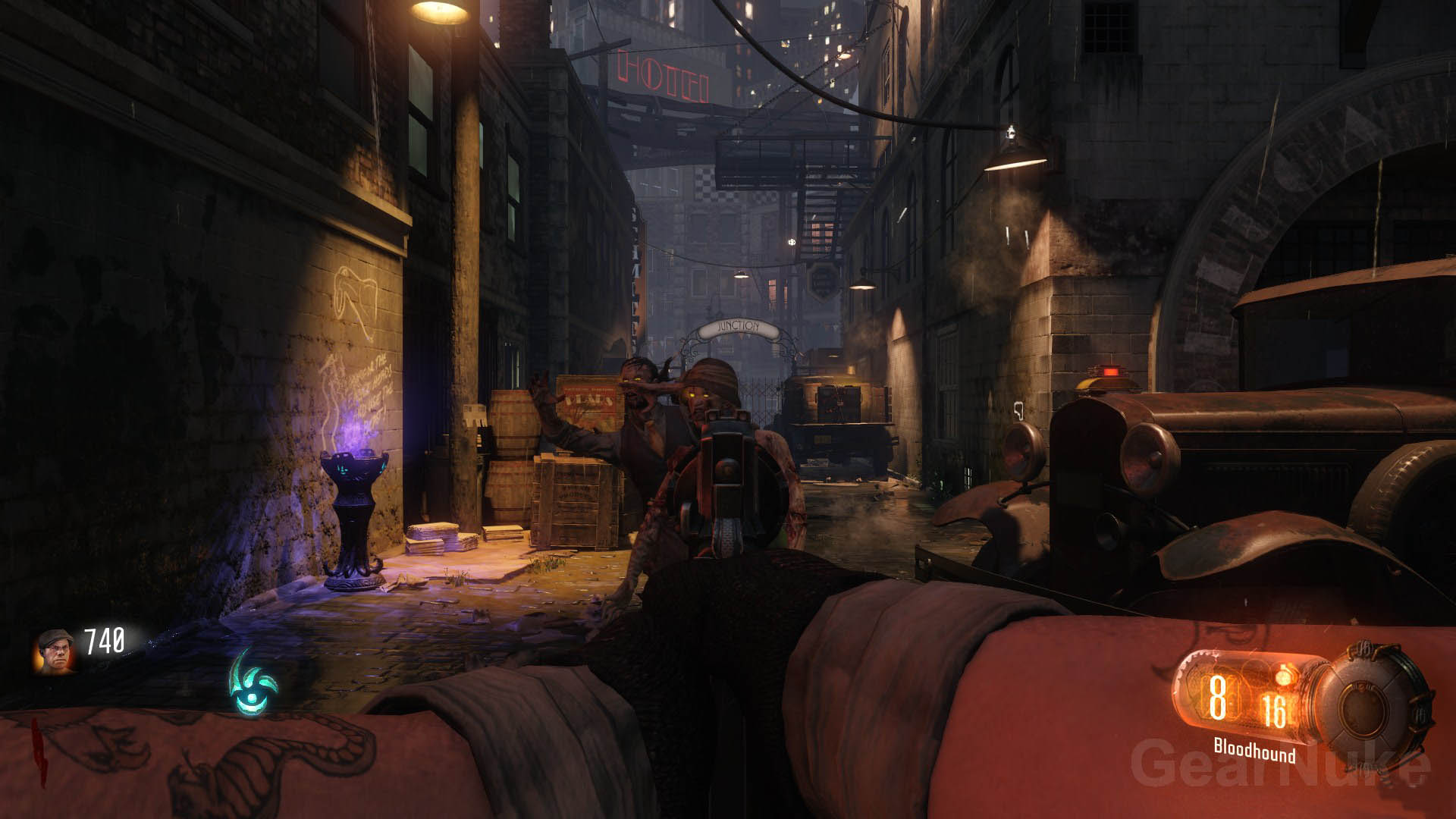
Task: Select the round equipment dial beside the ammo
Action: pos(1370,701)
